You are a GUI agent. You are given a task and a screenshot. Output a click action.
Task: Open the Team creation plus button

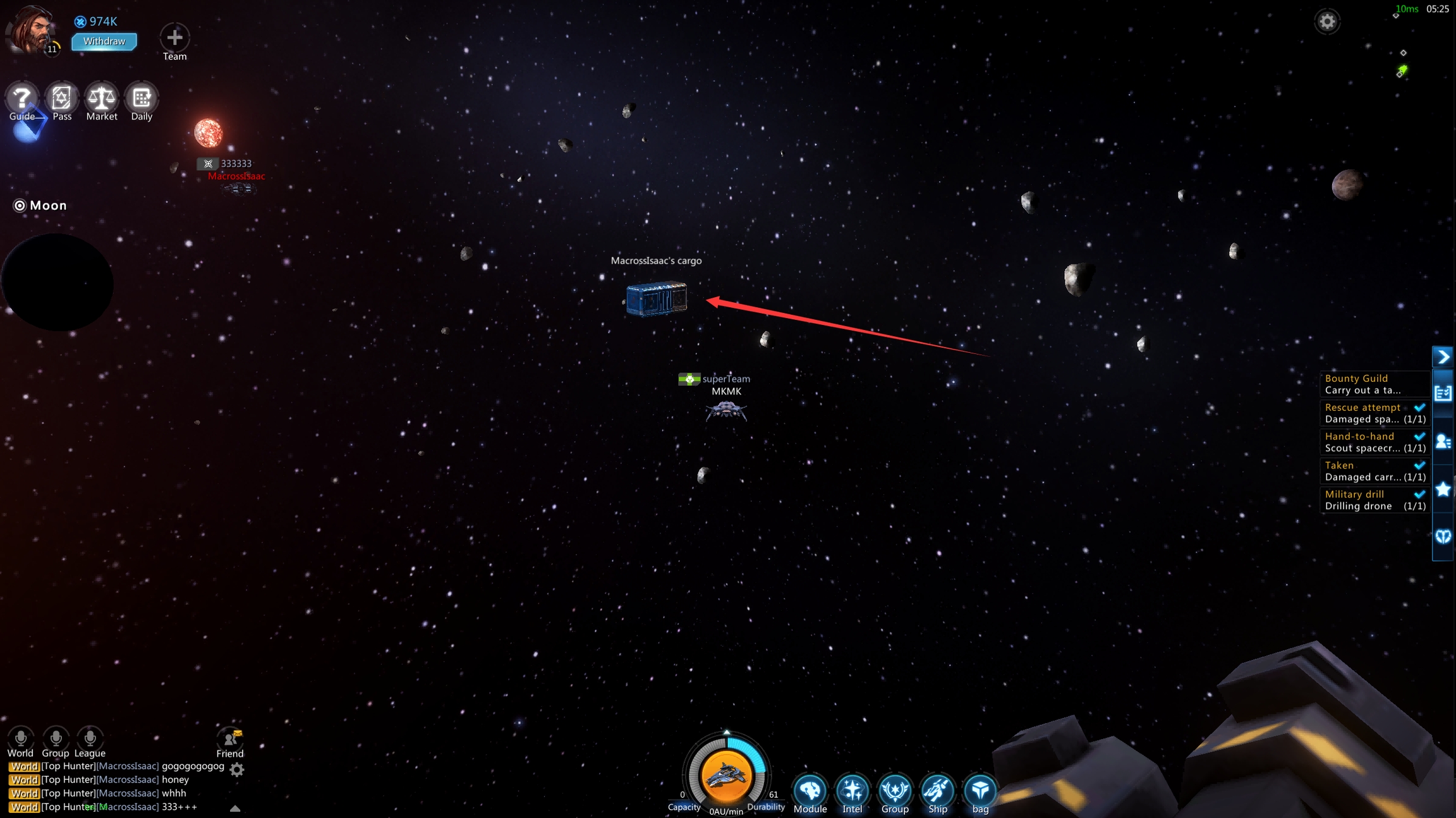(x=174, y=38)
